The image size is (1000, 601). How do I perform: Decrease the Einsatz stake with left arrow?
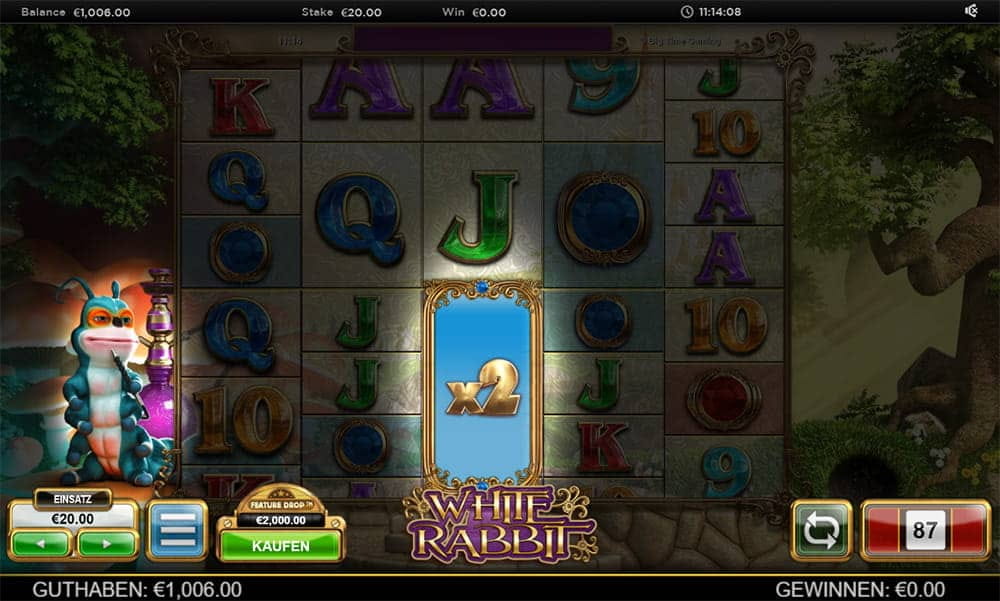coord(41,544)
